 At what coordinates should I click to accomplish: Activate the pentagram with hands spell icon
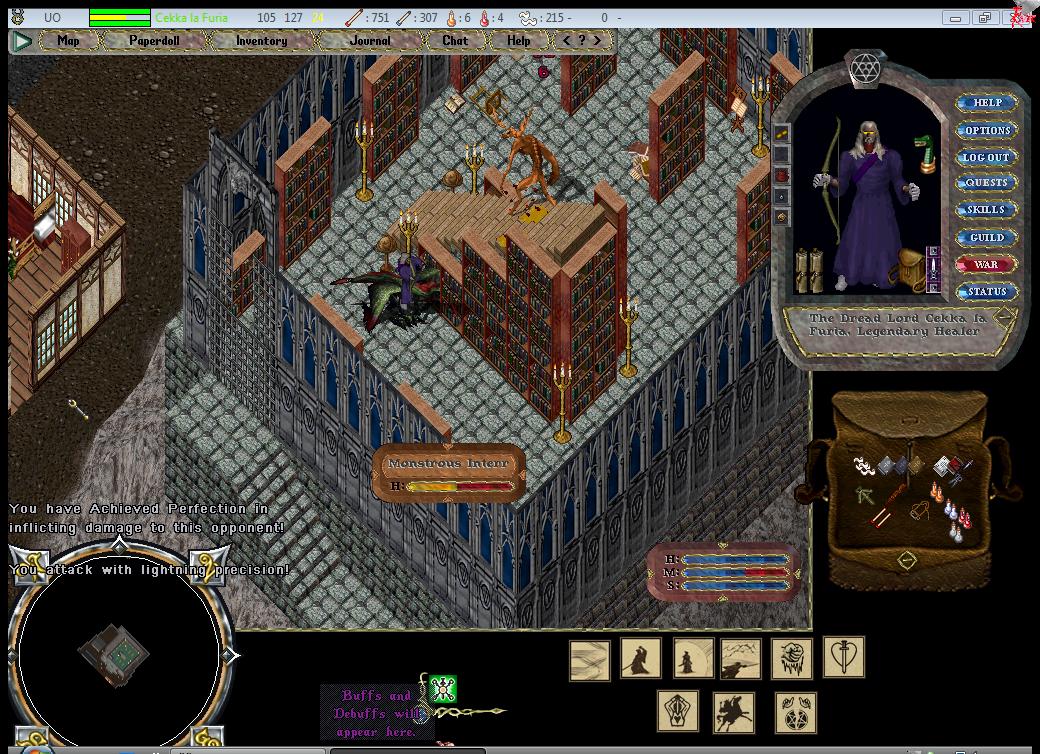click(x=795, y=712)
